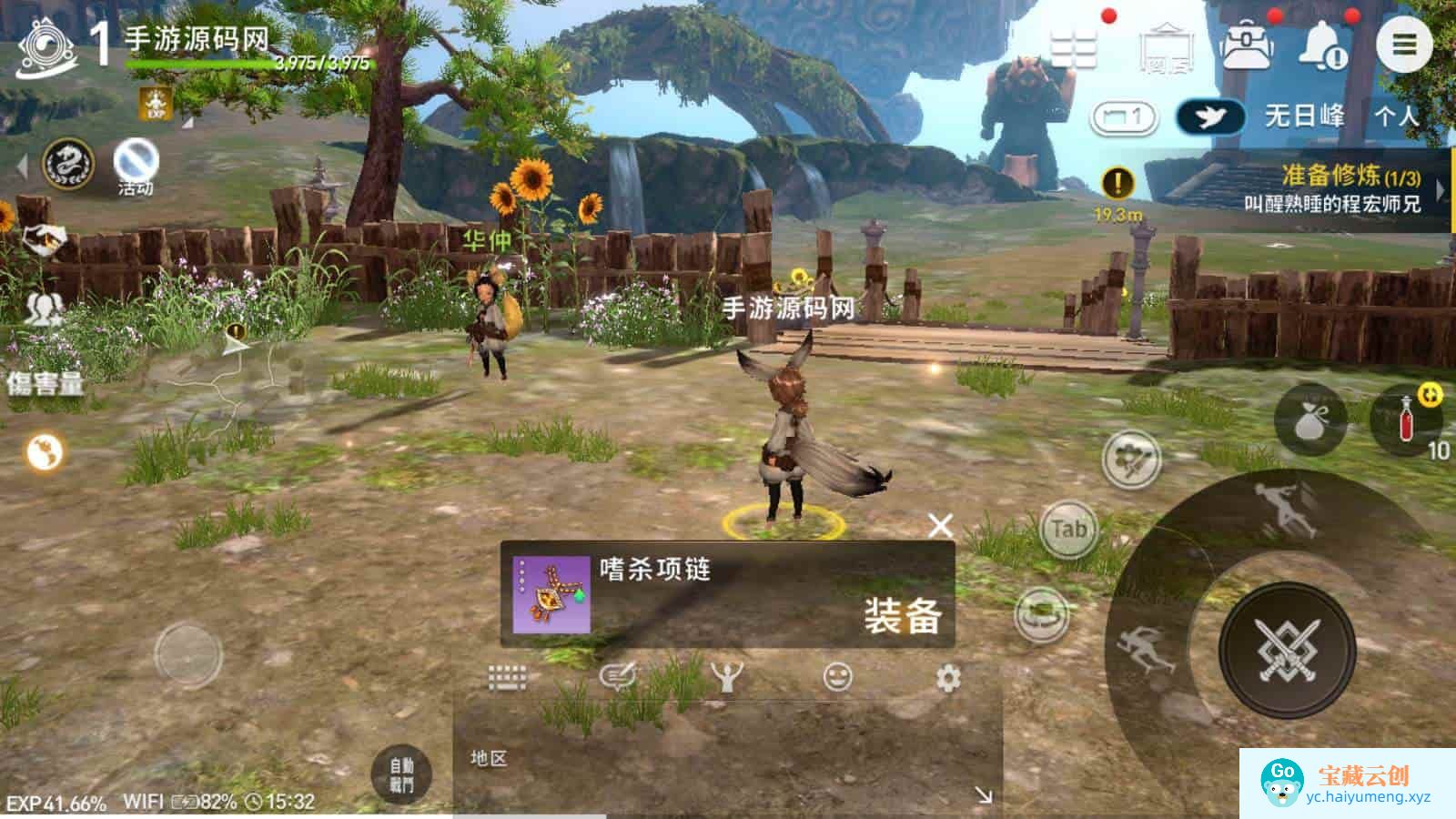The height and width of the screenshot is (819, 1456).
Task: Open the shop building icon
Action: tap(1168, 47)
